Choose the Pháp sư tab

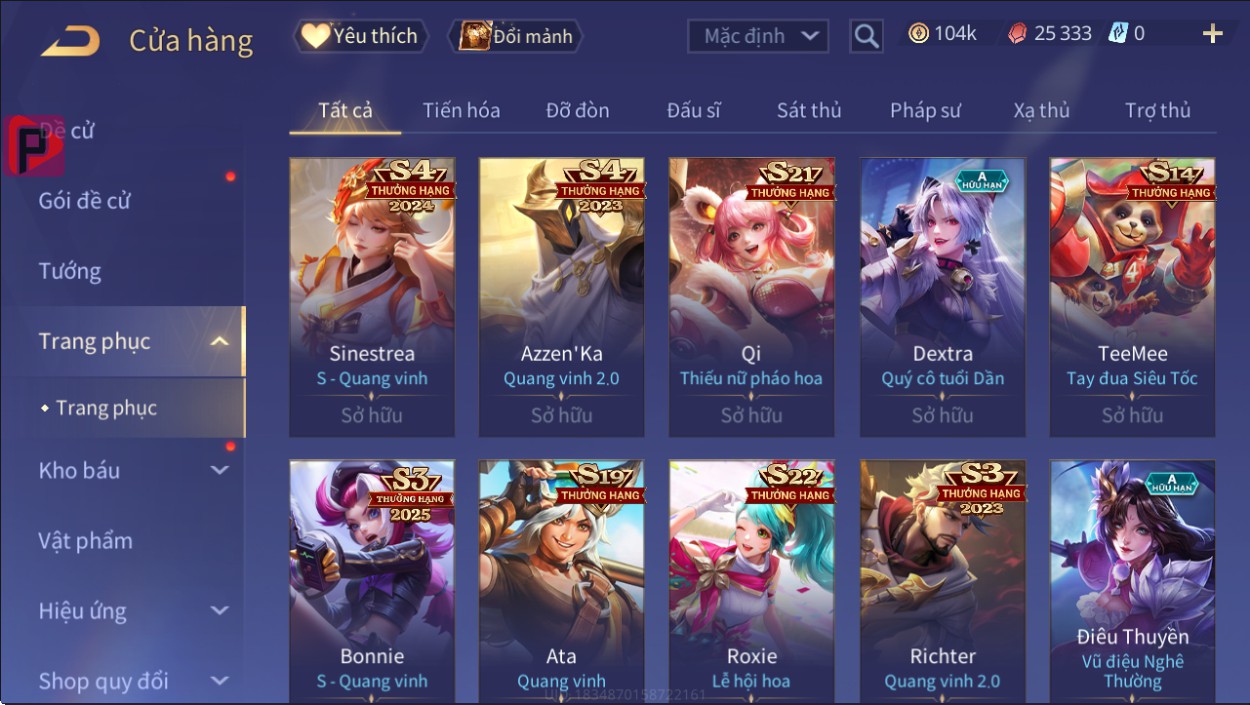pos(925,111)
